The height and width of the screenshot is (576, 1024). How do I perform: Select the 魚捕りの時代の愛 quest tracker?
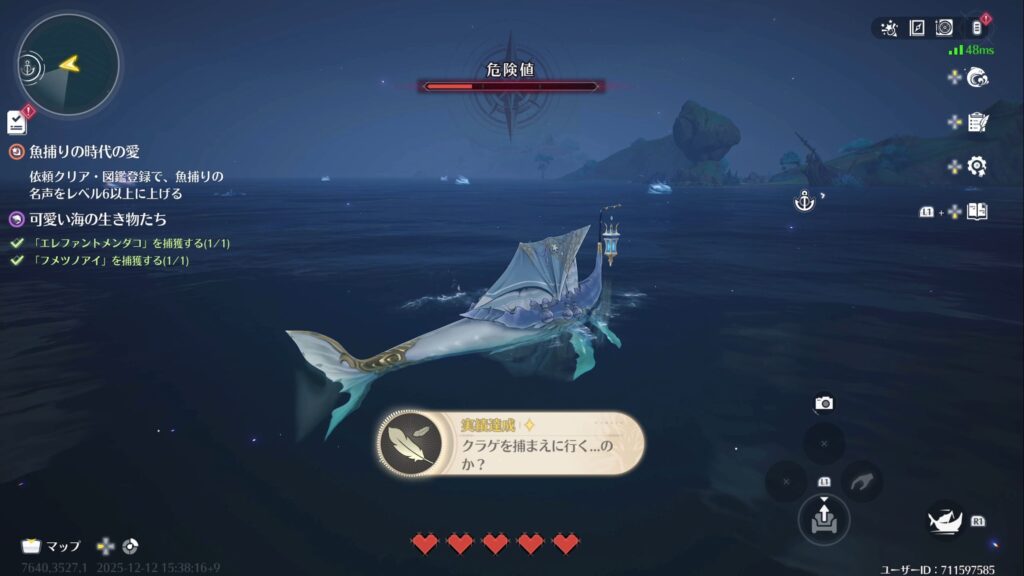point(84,152)
